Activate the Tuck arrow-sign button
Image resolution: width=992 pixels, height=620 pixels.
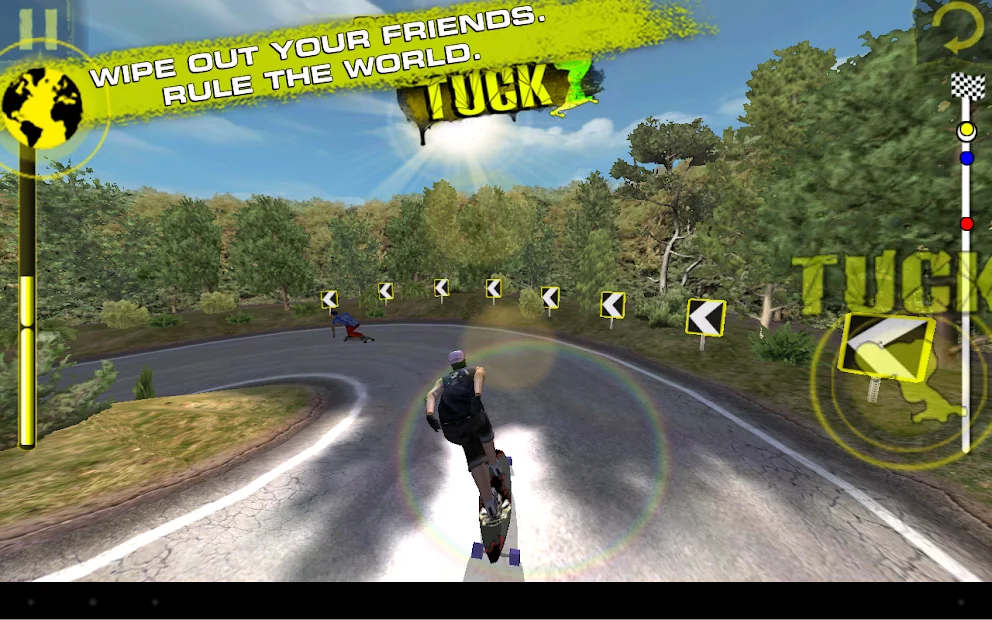888,348
